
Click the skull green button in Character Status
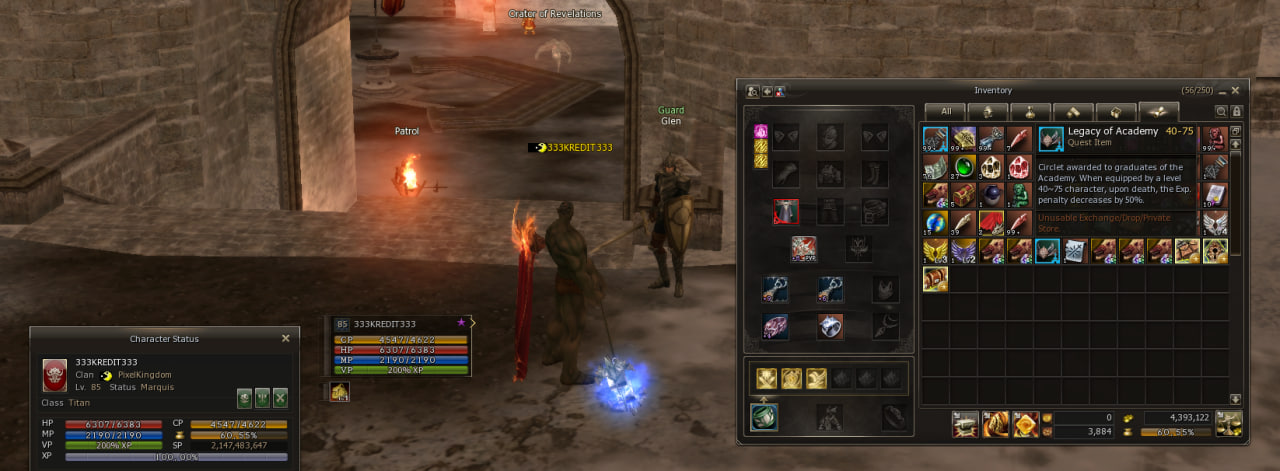point(244,397)
